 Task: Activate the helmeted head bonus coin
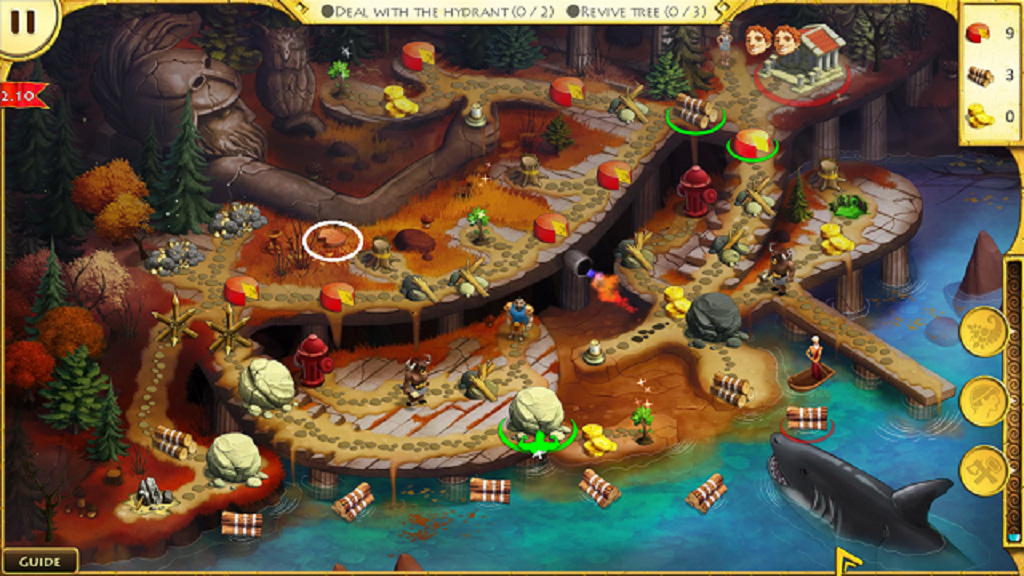point(982,401)
